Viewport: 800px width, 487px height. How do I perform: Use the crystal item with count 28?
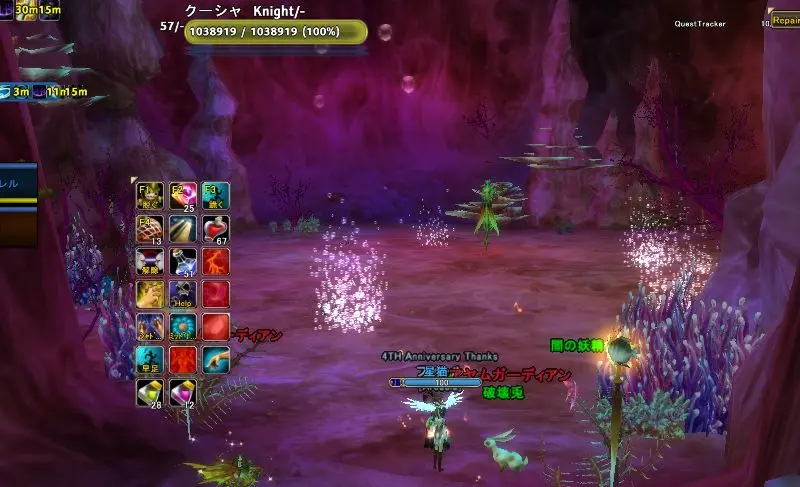tap(150, 393)
